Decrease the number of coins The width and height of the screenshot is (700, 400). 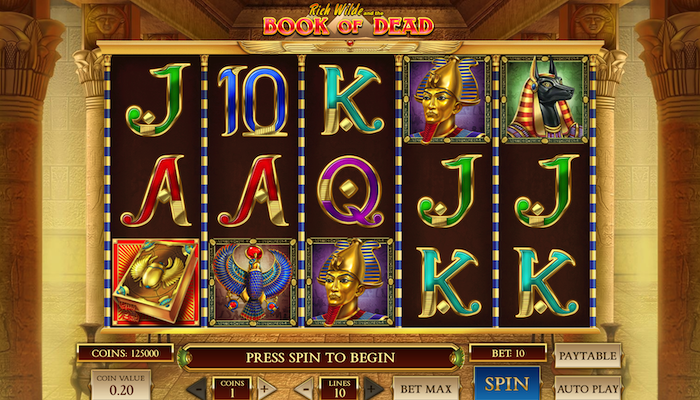tap(197, 387)
